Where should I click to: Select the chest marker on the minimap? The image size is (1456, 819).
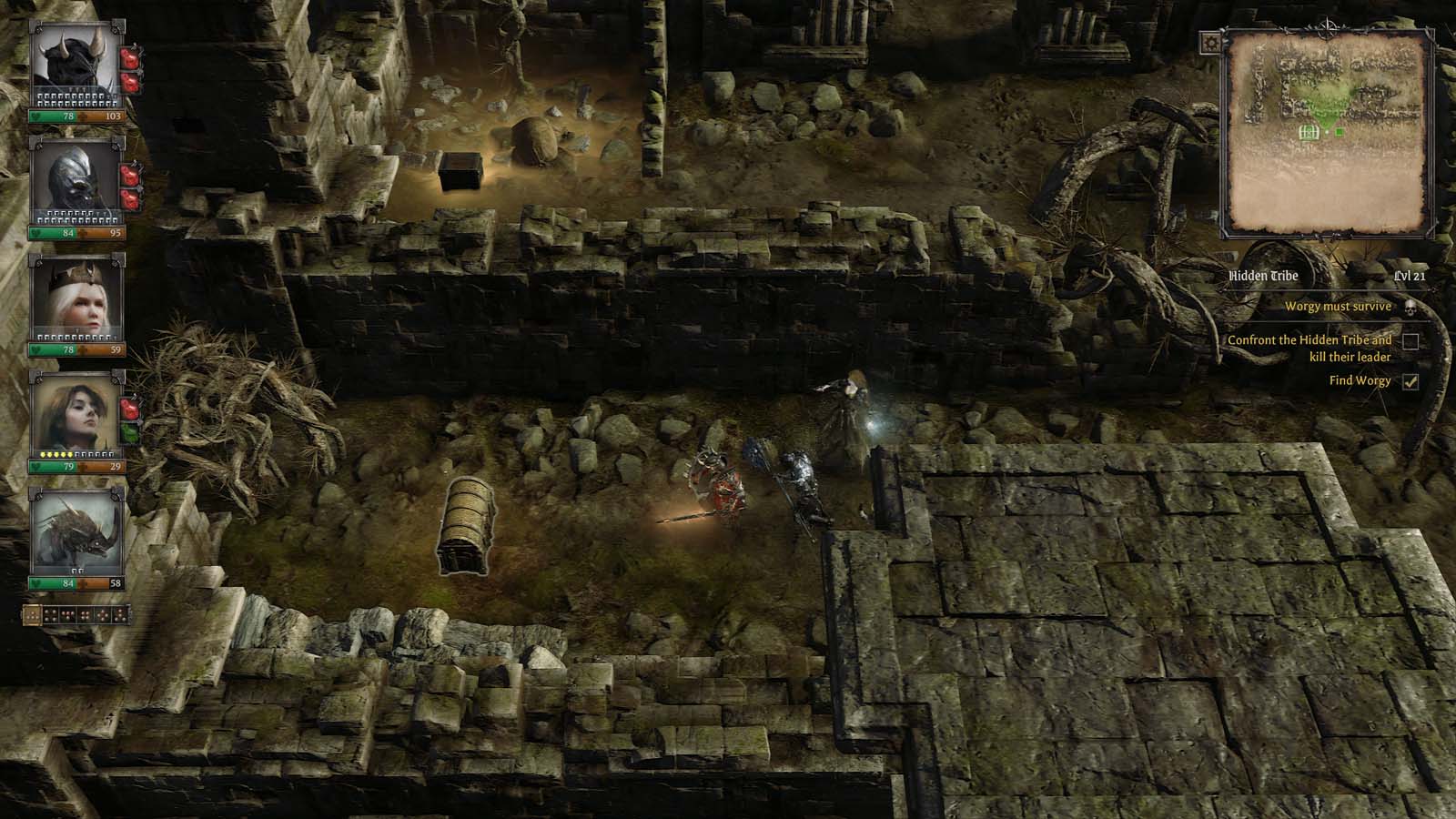coord(1309,132)
